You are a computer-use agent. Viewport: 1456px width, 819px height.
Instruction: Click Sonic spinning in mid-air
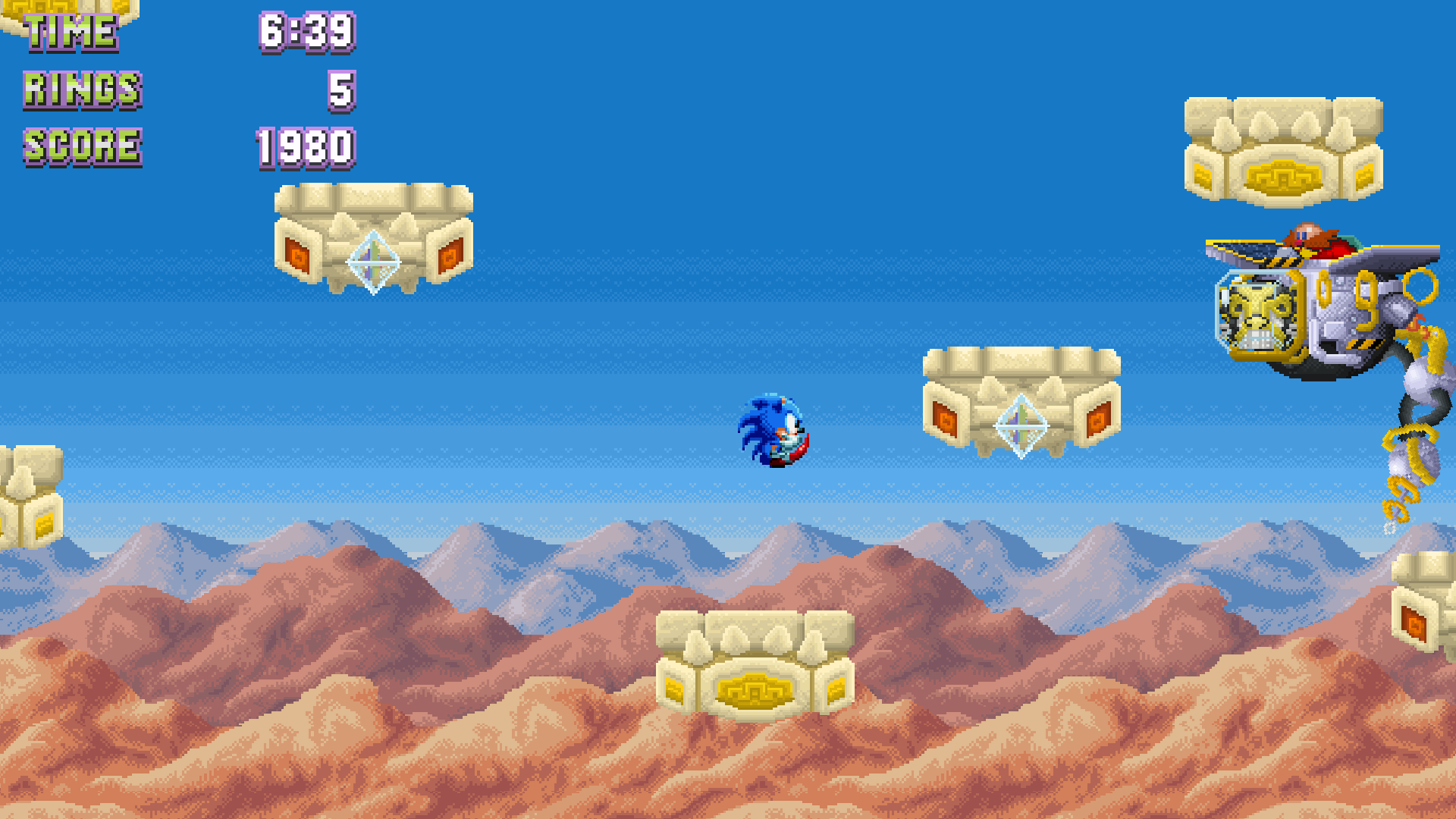773,430
